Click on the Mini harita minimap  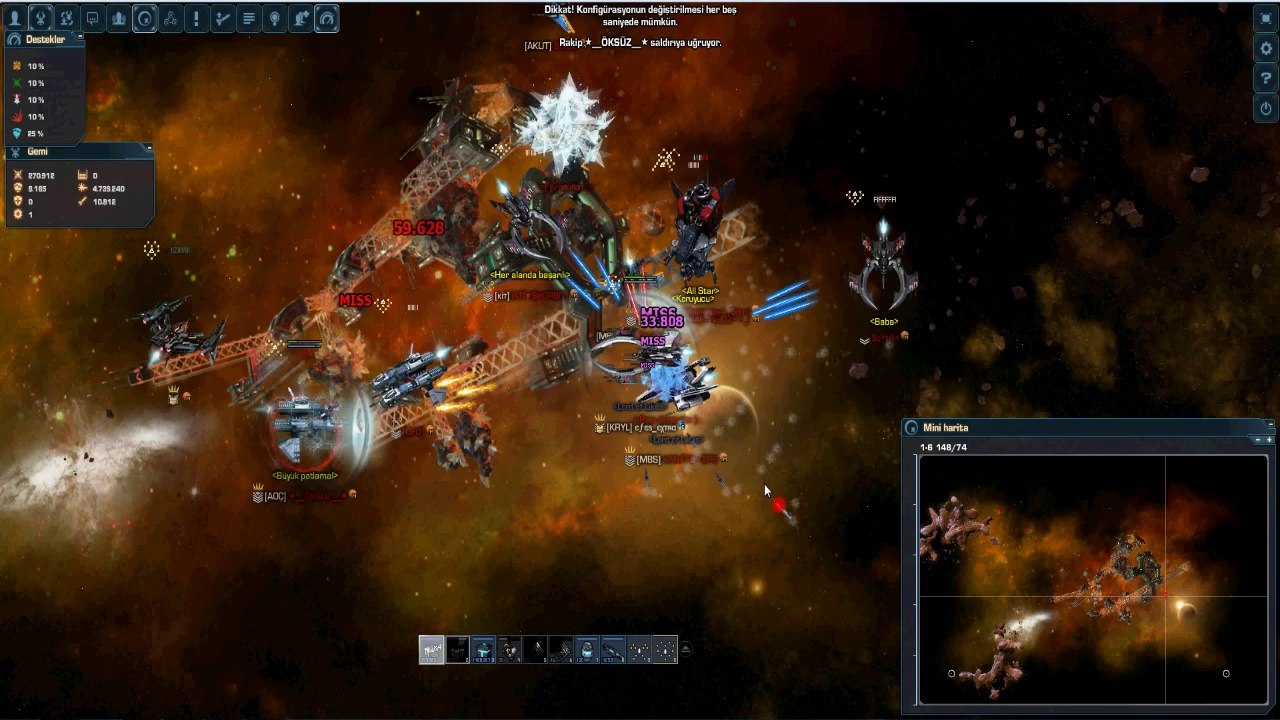click(x=1092, y=580)
